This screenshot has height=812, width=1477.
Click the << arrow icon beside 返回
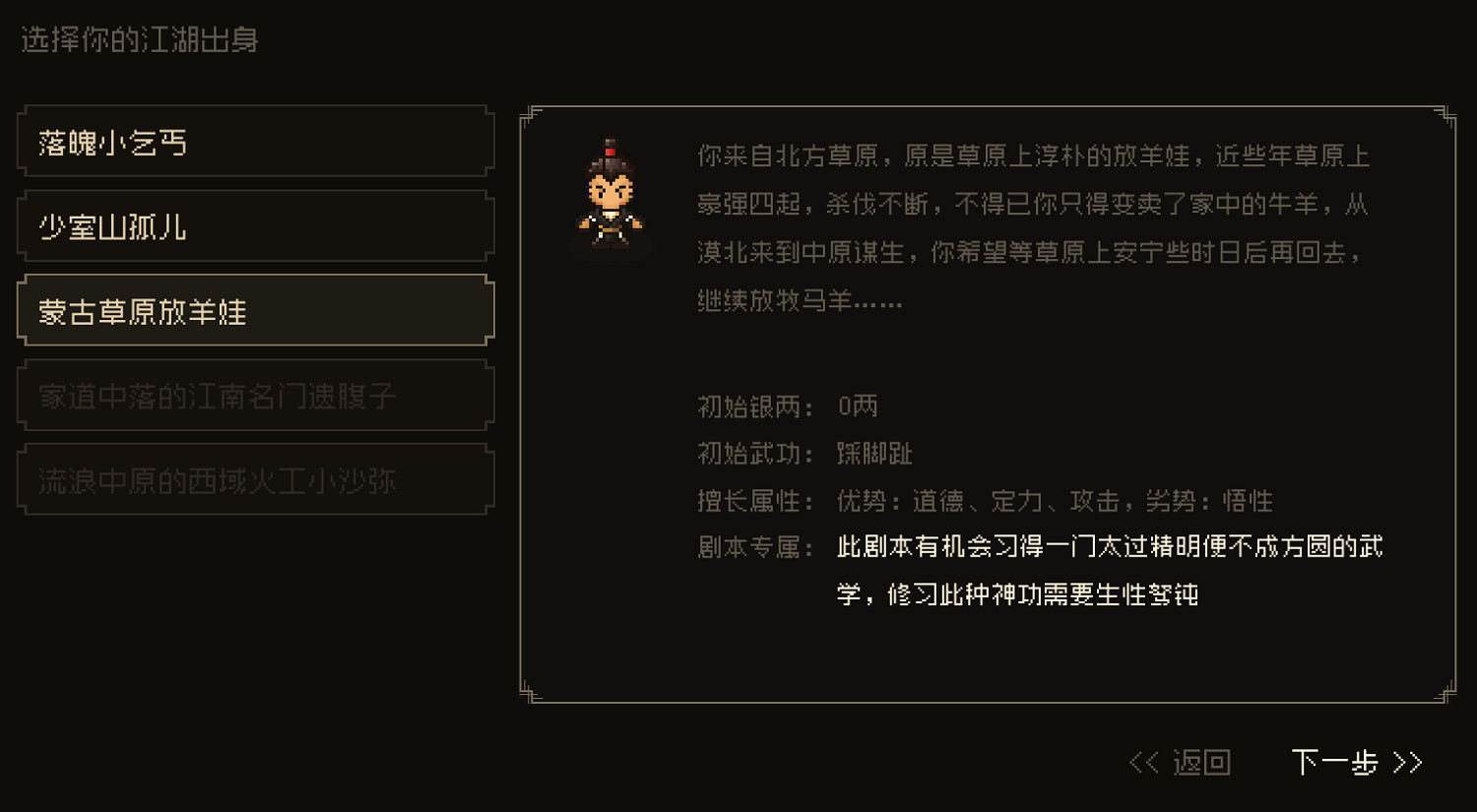1144,761
